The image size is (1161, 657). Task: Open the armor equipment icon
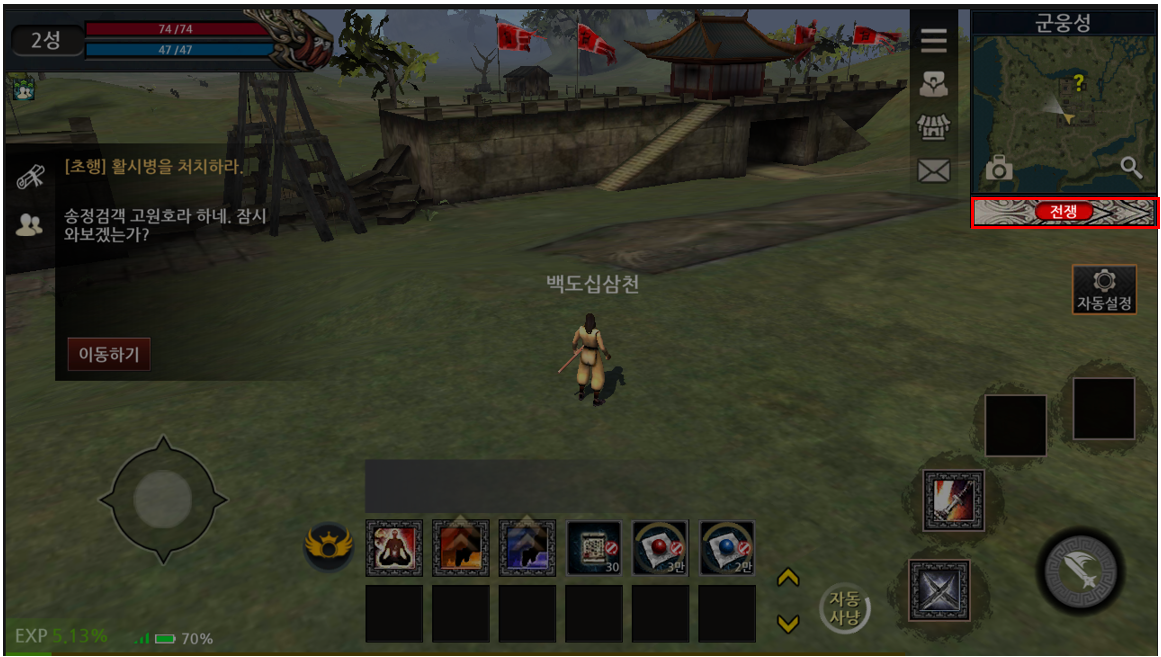pyautogui.click(x=934, y=128)
